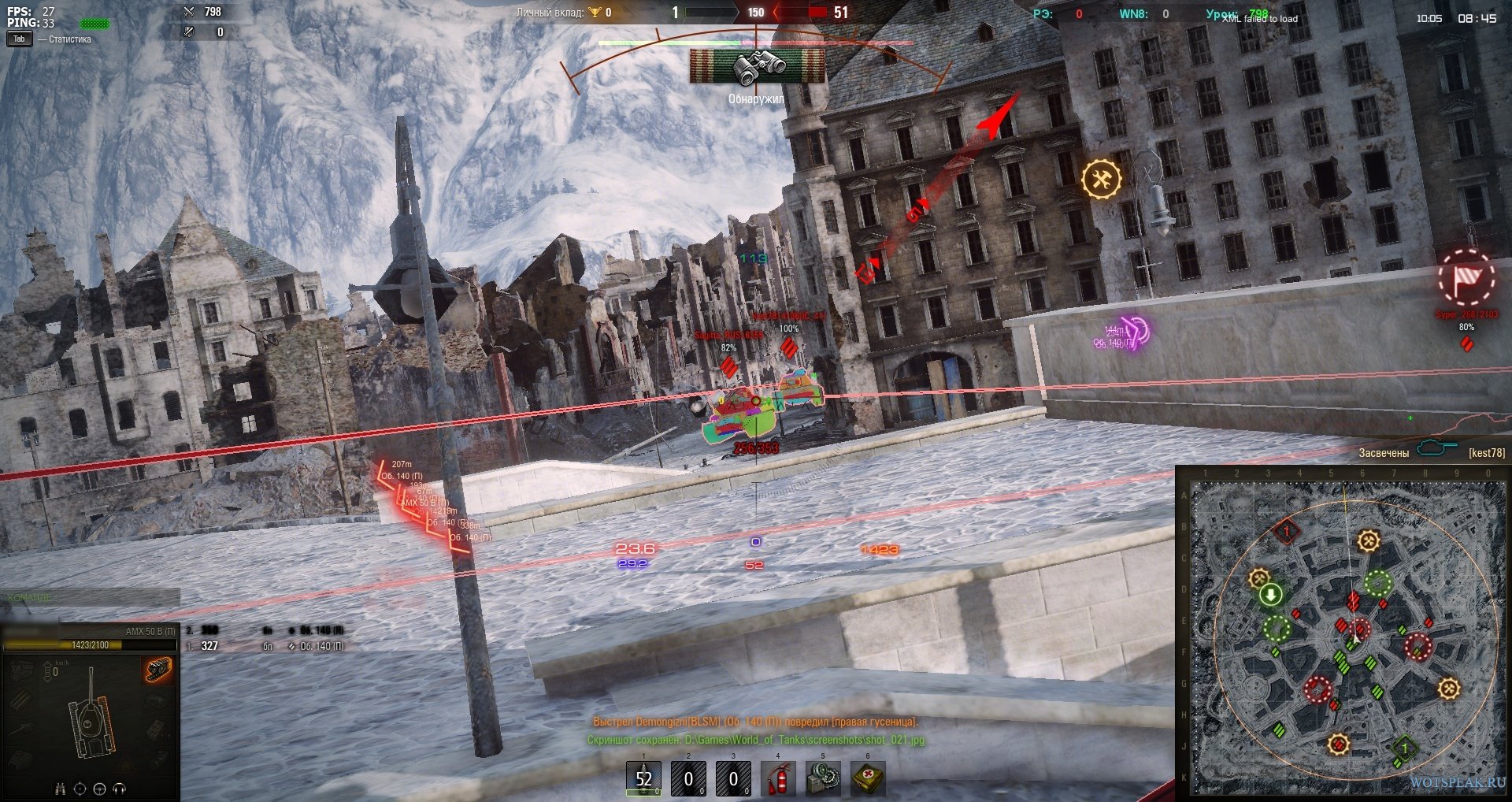Image resolution: width=1512 pixels, height=802 pixels.
Task: Use the fire extinguisher consumable
Action: (778, 779)
